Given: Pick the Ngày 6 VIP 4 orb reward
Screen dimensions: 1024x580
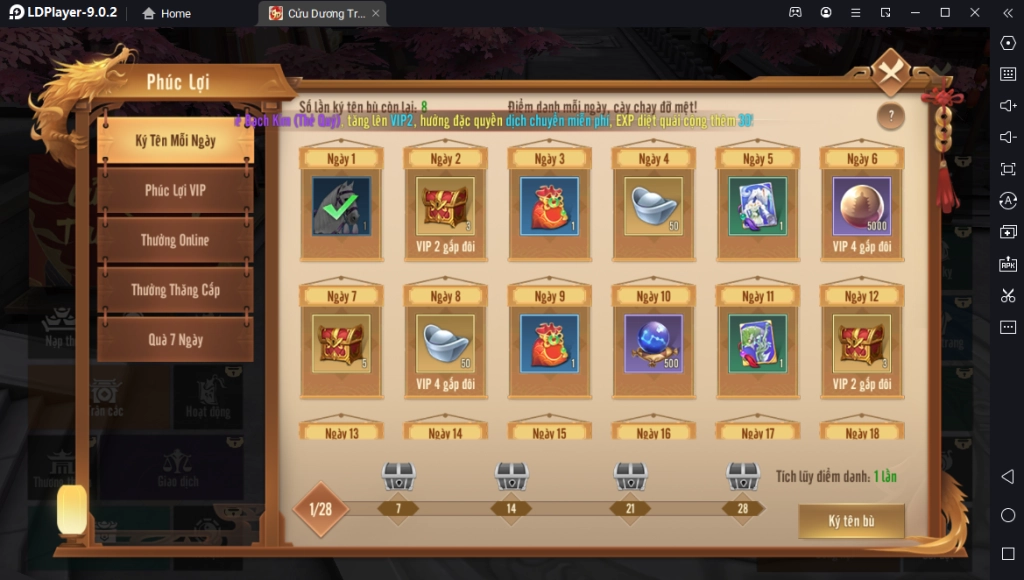Looking at the screenshot, I should (861, 206).
